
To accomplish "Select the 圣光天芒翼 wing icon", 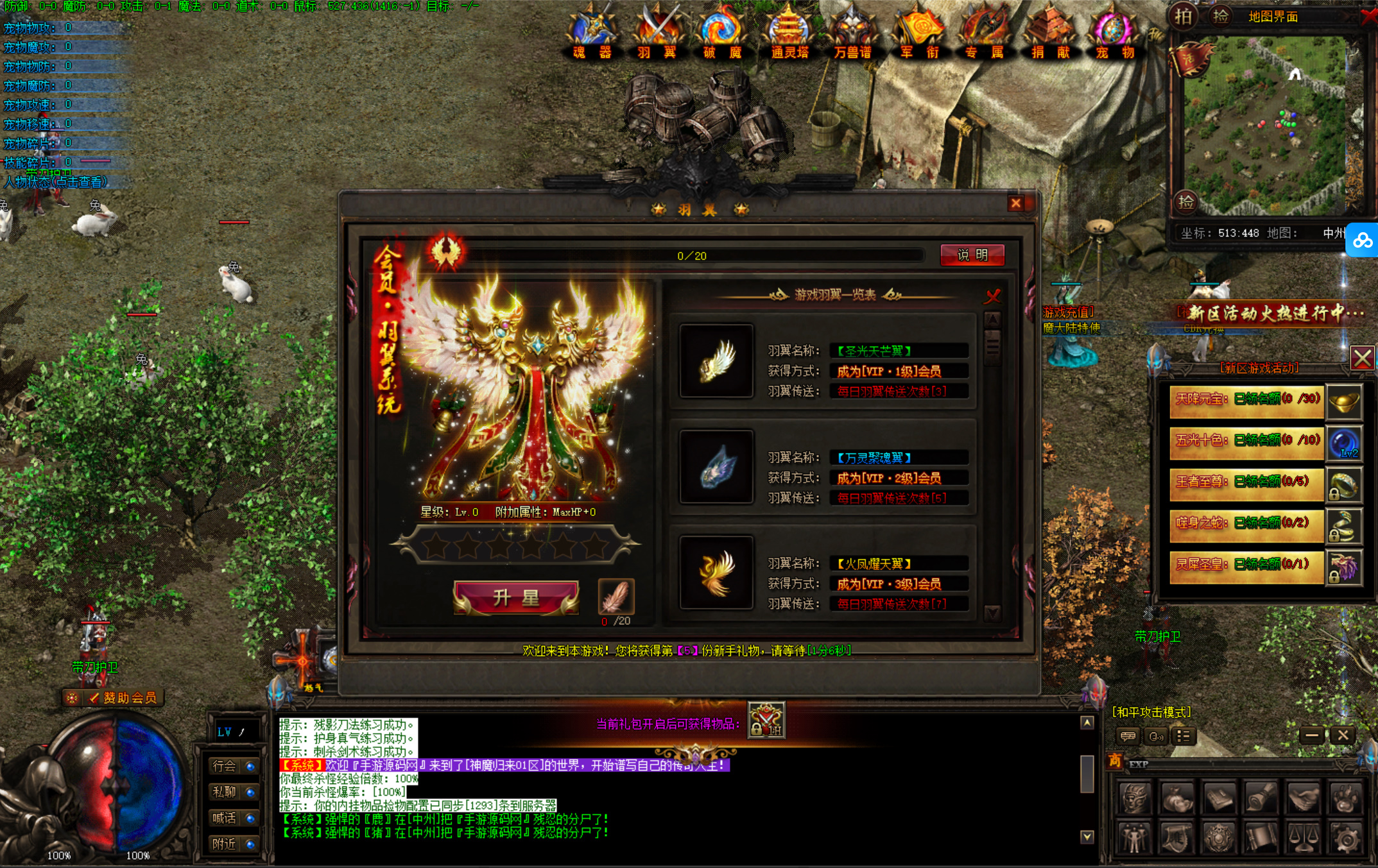I will [x=716, y=361].
